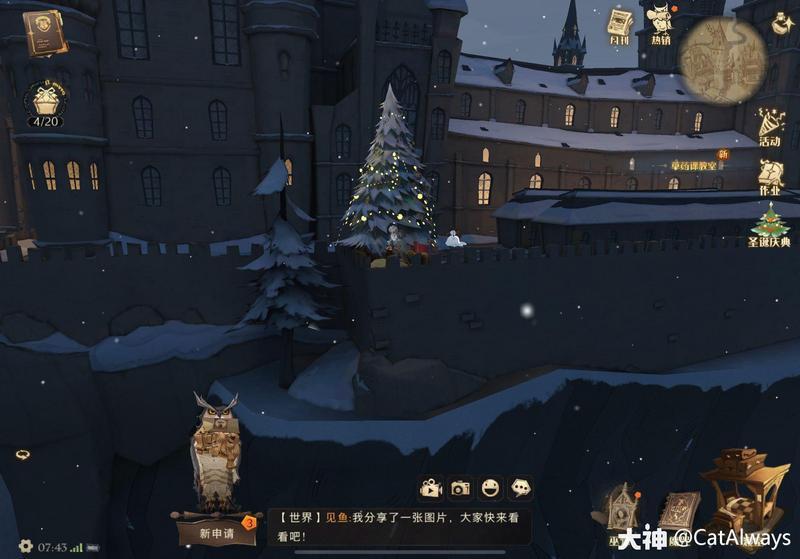Open the 活动 events menu

coord(770,127)
